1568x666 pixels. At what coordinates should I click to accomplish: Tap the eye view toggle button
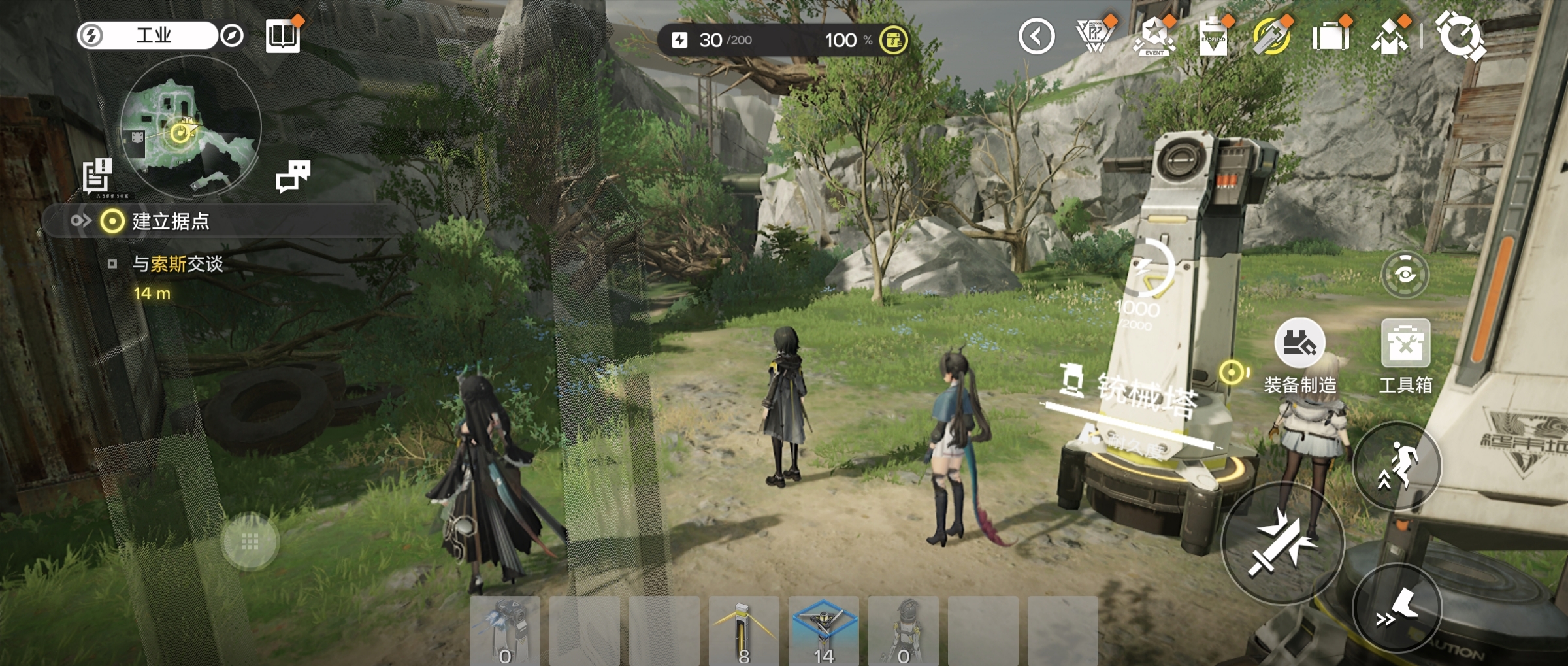(x=1405, y=275)
